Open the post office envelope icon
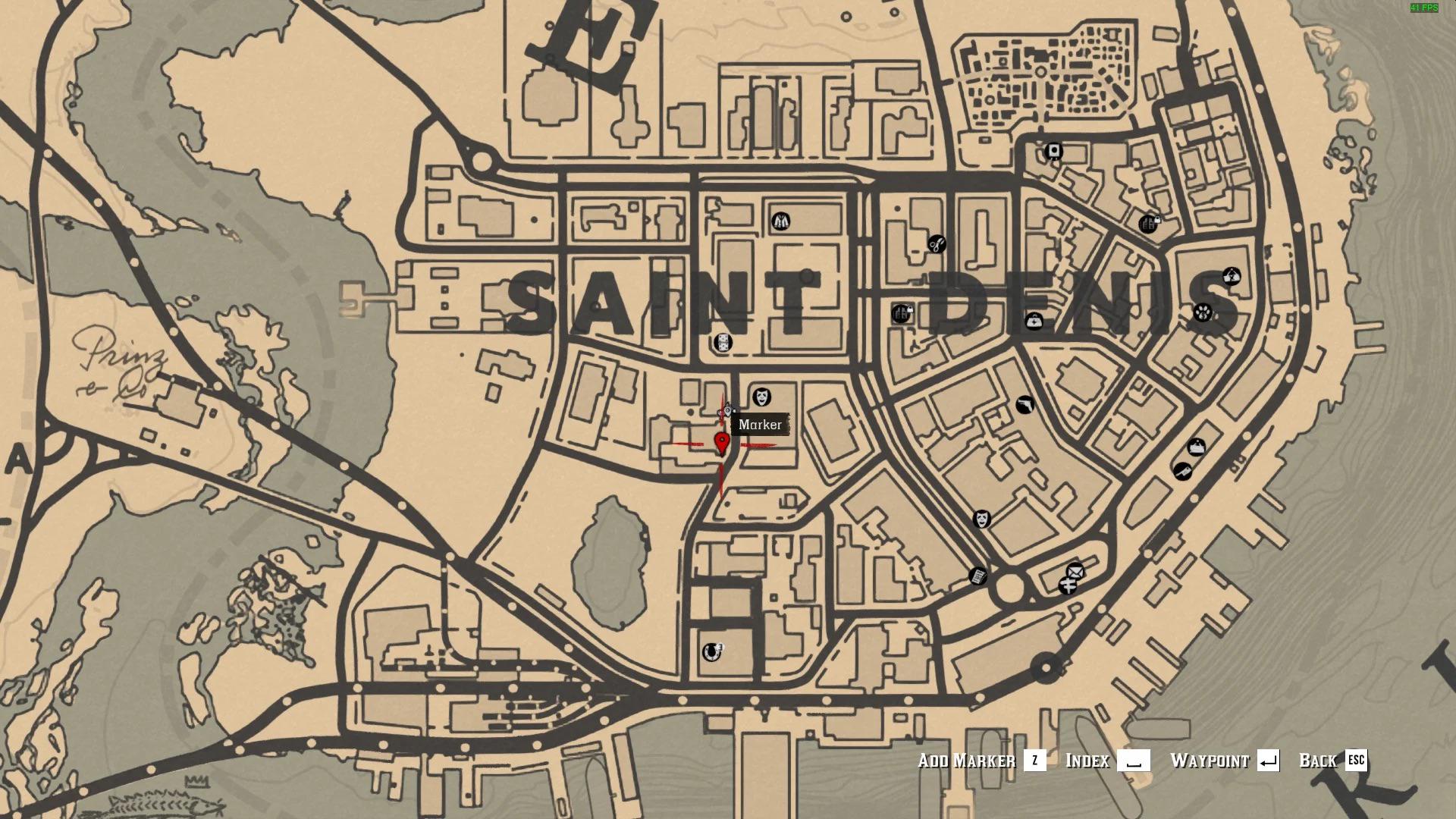This screenshot has height=819, width=1456. [1075, 571]
